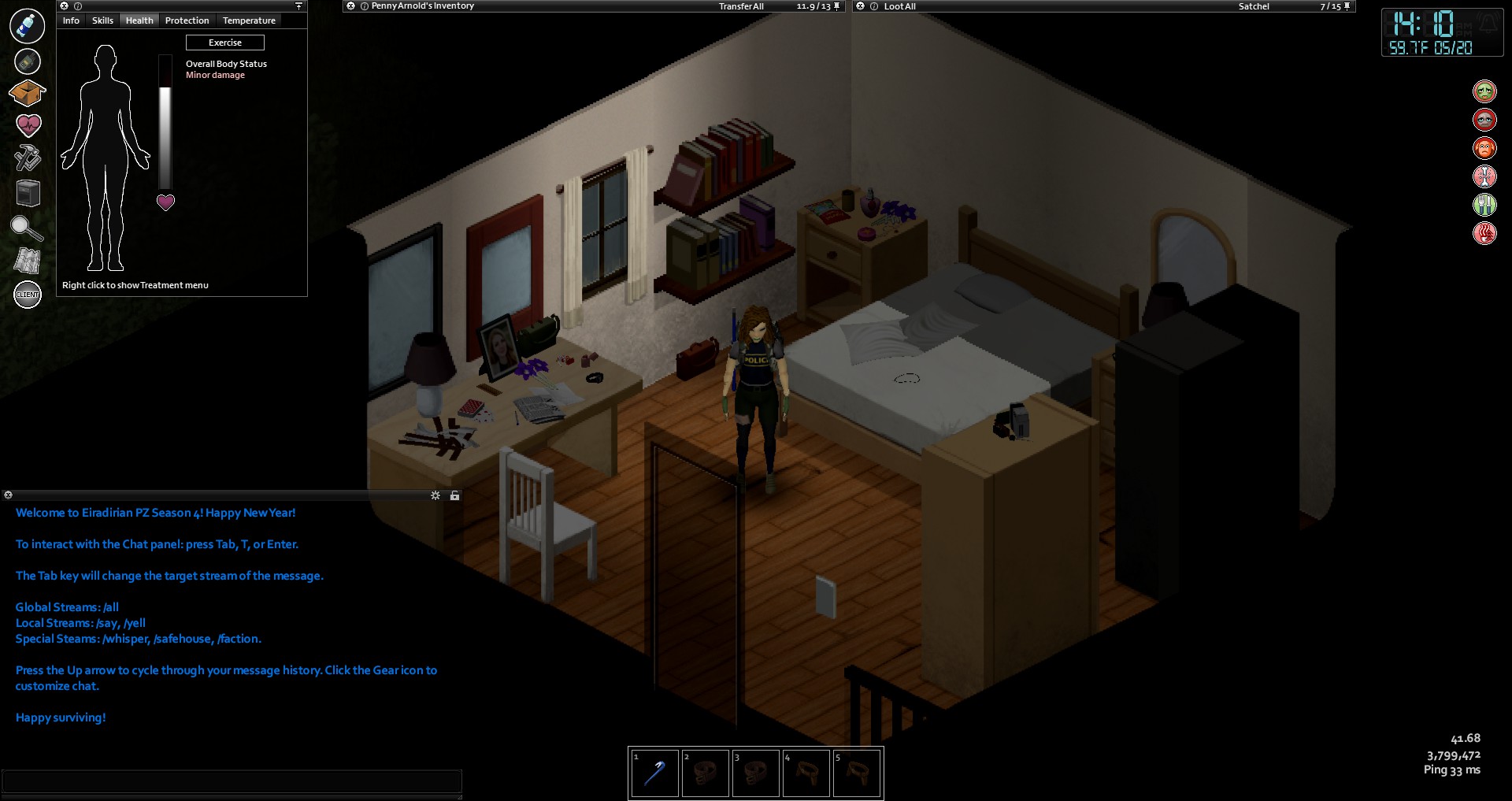Show the Protection tab
This screenshot has height=801, width=1512.
pos(187,20)
